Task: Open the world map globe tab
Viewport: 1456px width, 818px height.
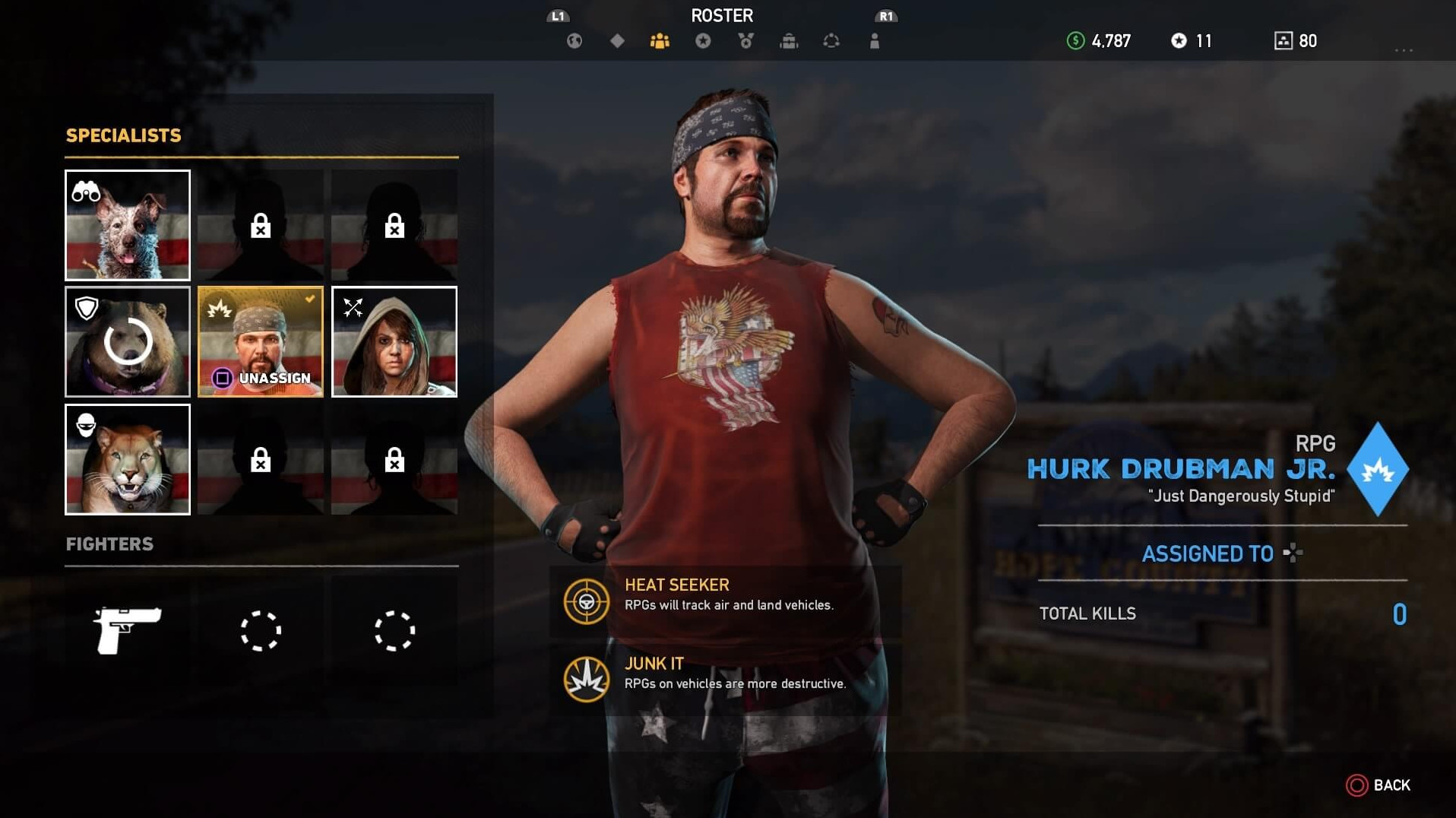Action: click(574, 41)
